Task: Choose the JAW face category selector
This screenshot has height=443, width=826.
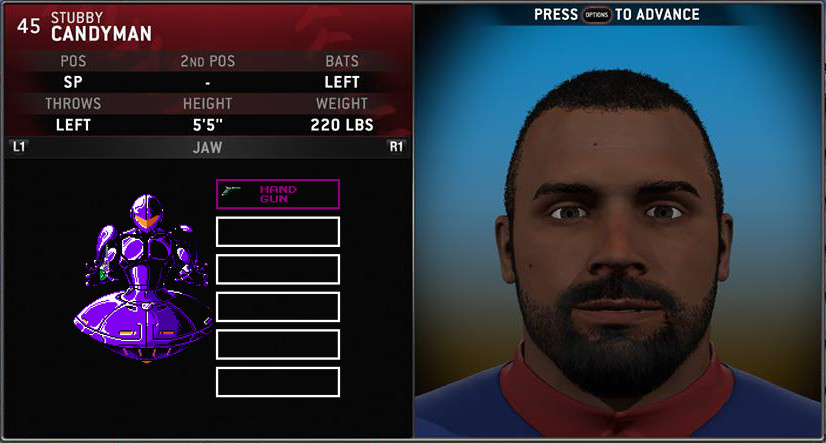Action: (x=207, y=148)
